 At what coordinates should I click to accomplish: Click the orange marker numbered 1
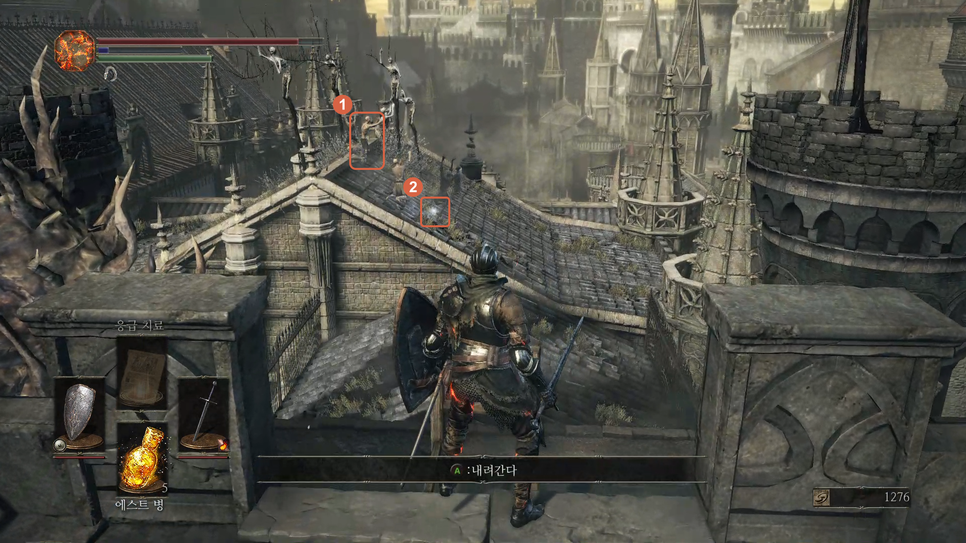(x=342, y=104)
